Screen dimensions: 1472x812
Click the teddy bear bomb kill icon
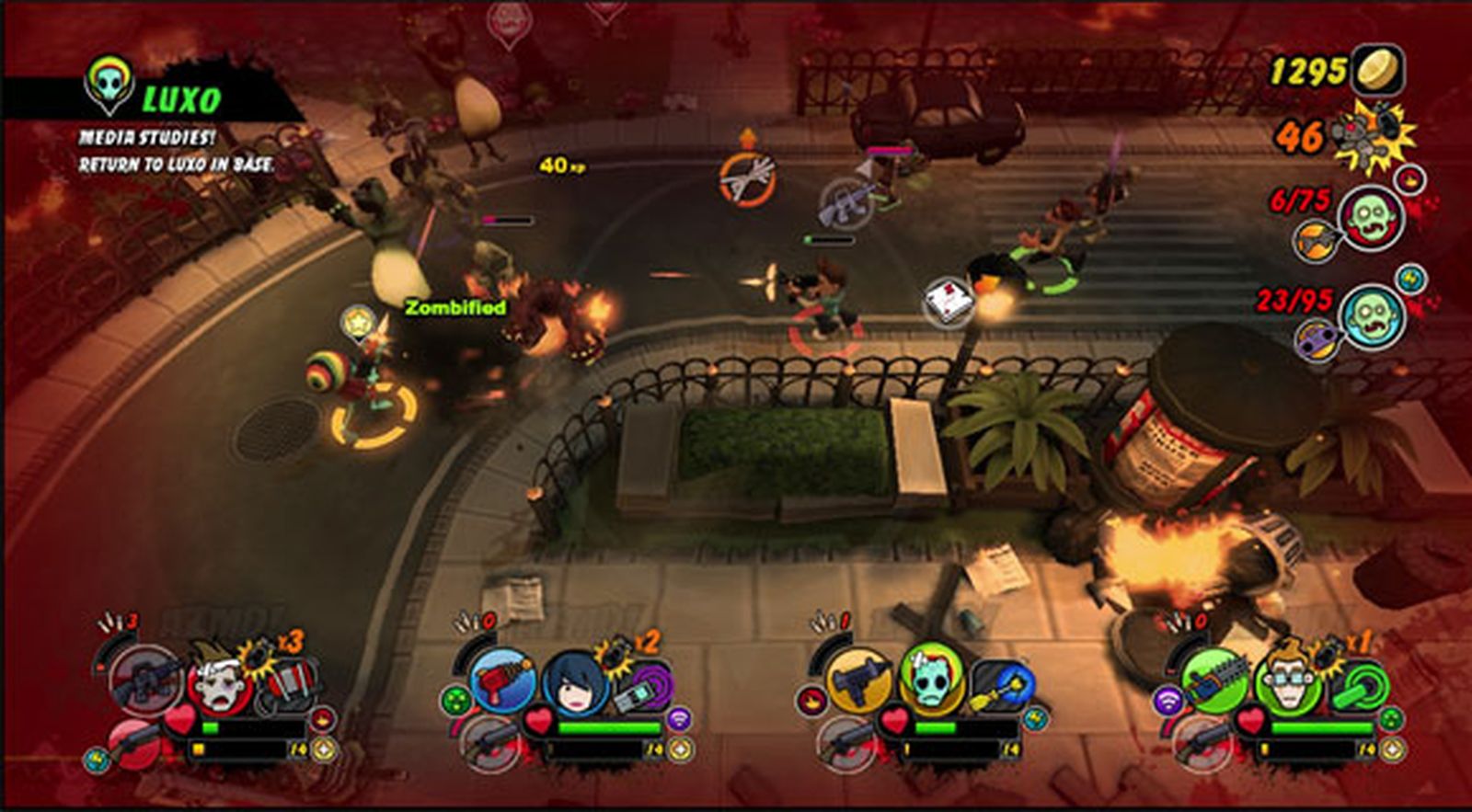[x=1374, y=138]
